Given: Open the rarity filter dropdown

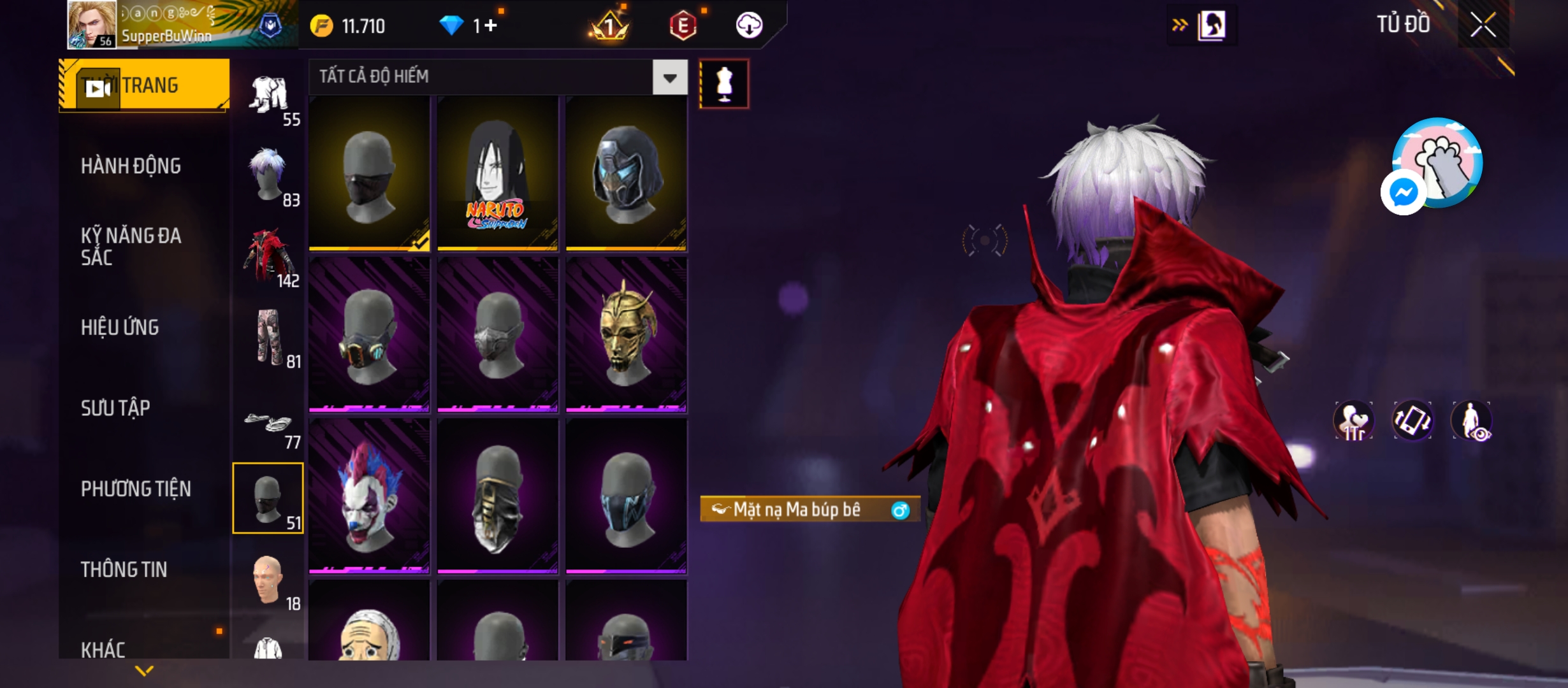Looking at the screenshot, I should 669,78.
